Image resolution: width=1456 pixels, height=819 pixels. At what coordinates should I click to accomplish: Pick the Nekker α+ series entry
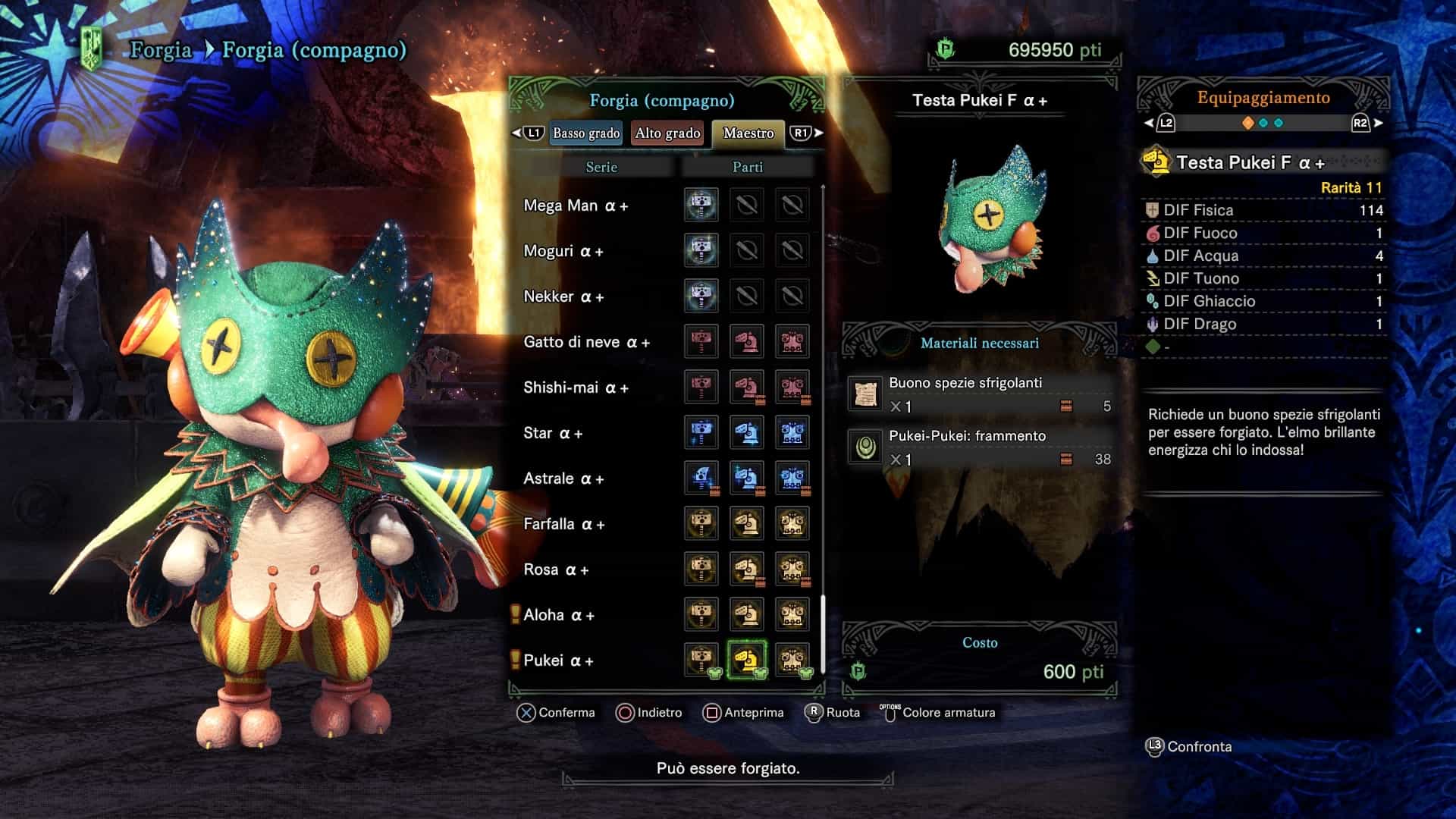coord(563,297)
